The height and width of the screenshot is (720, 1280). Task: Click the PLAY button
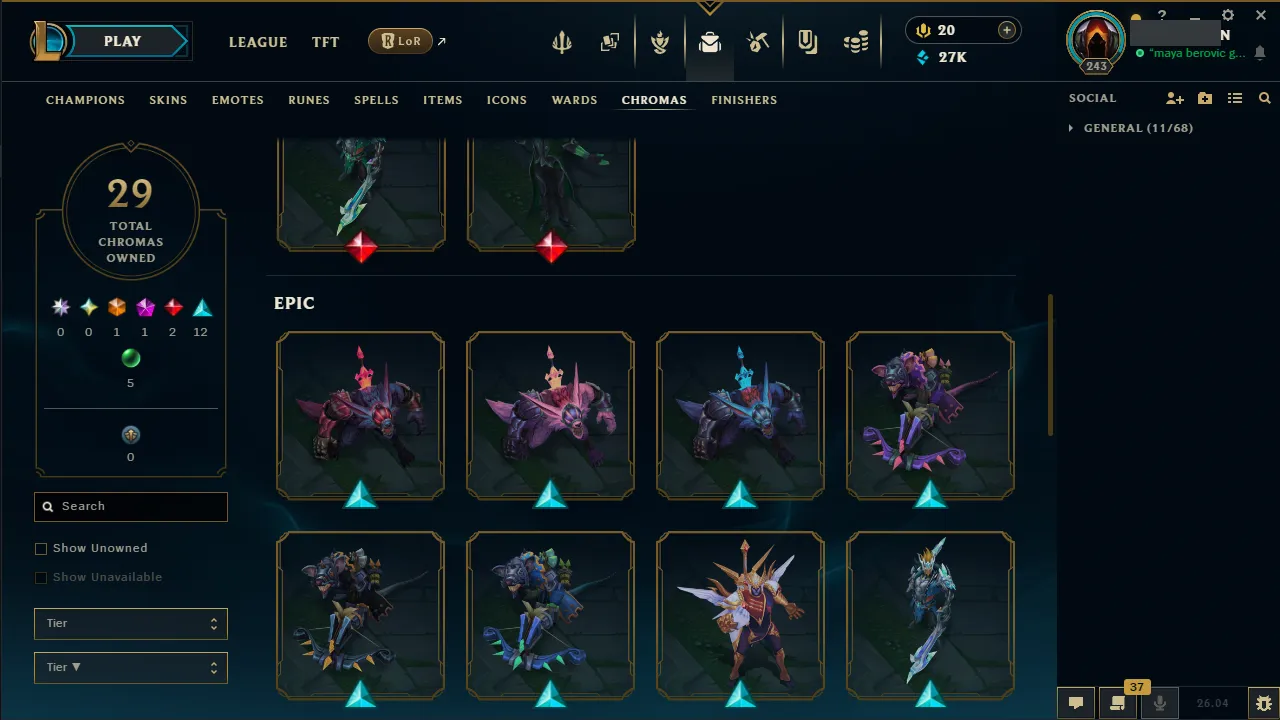coord(122,41)
